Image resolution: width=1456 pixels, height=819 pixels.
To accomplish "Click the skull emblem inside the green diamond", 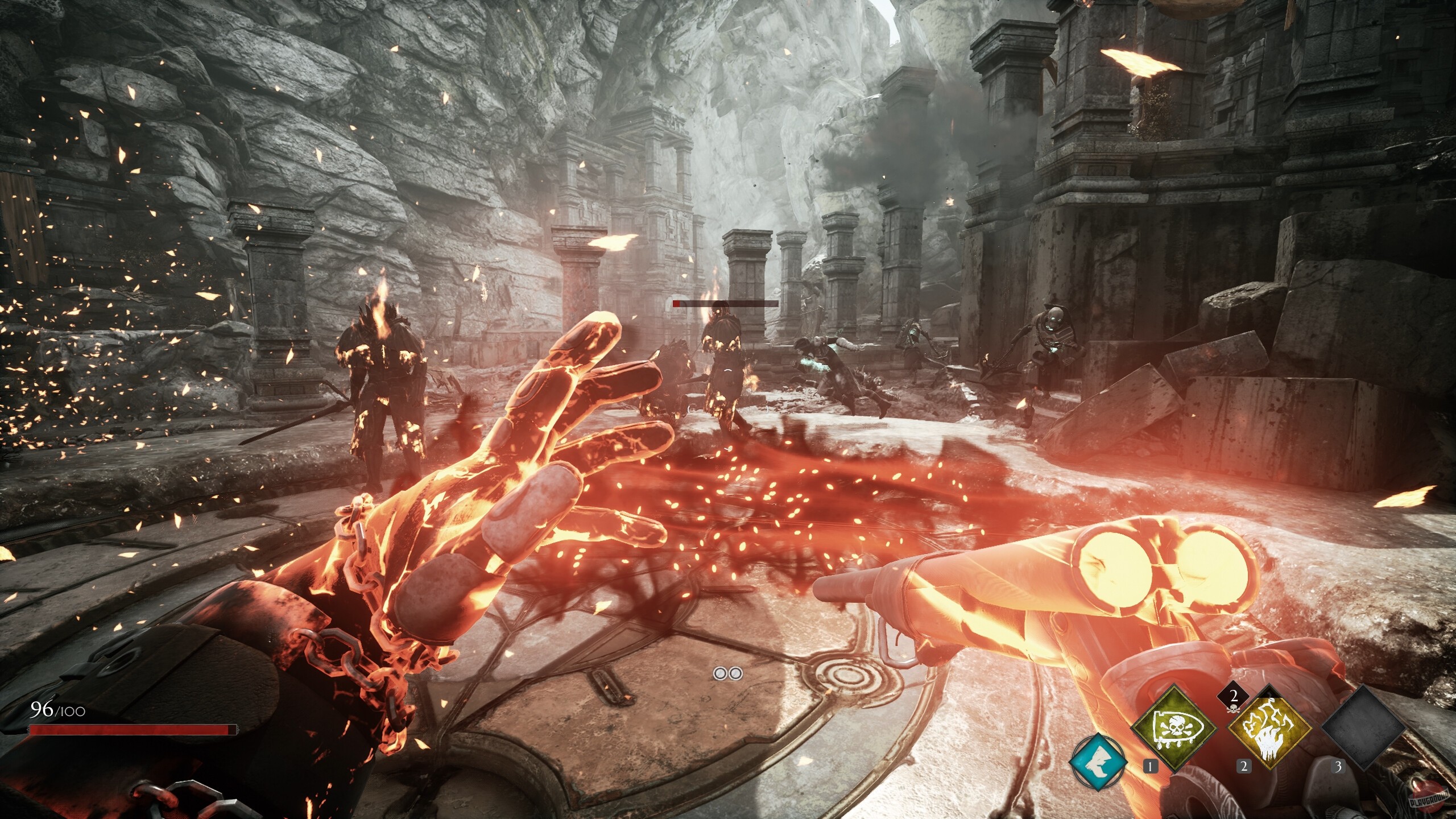I will [x=1176, y=726].
